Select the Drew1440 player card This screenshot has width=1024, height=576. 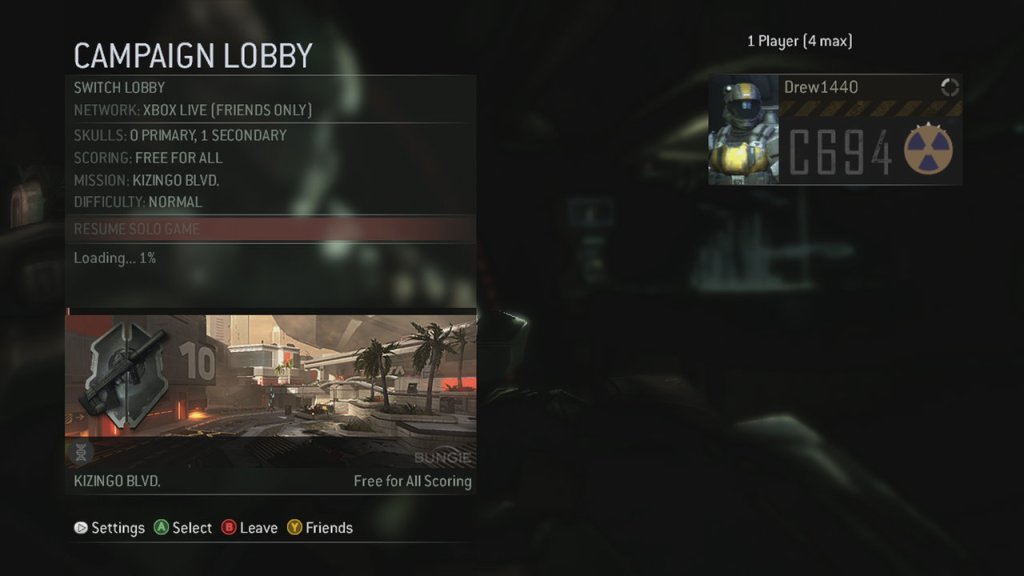(835, 130)
